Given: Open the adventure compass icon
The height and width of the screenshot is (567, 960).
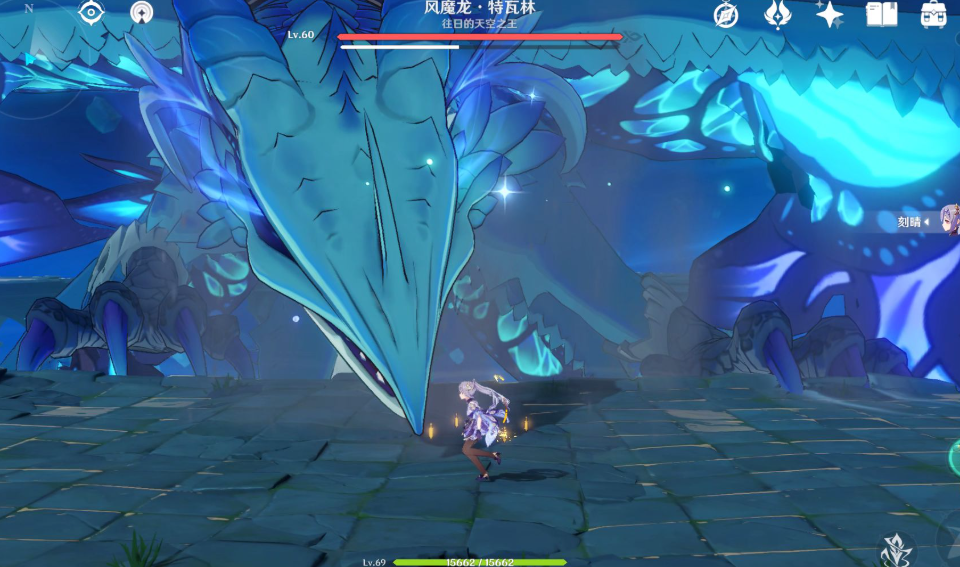Looking at the screenshot, I should [725, 14].
